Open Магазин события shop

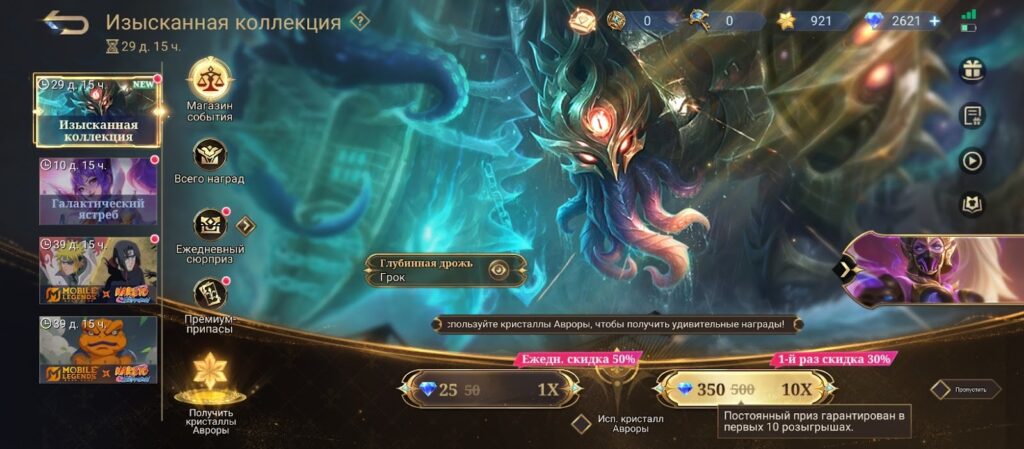pyautogui.click(x=209, y=81)
